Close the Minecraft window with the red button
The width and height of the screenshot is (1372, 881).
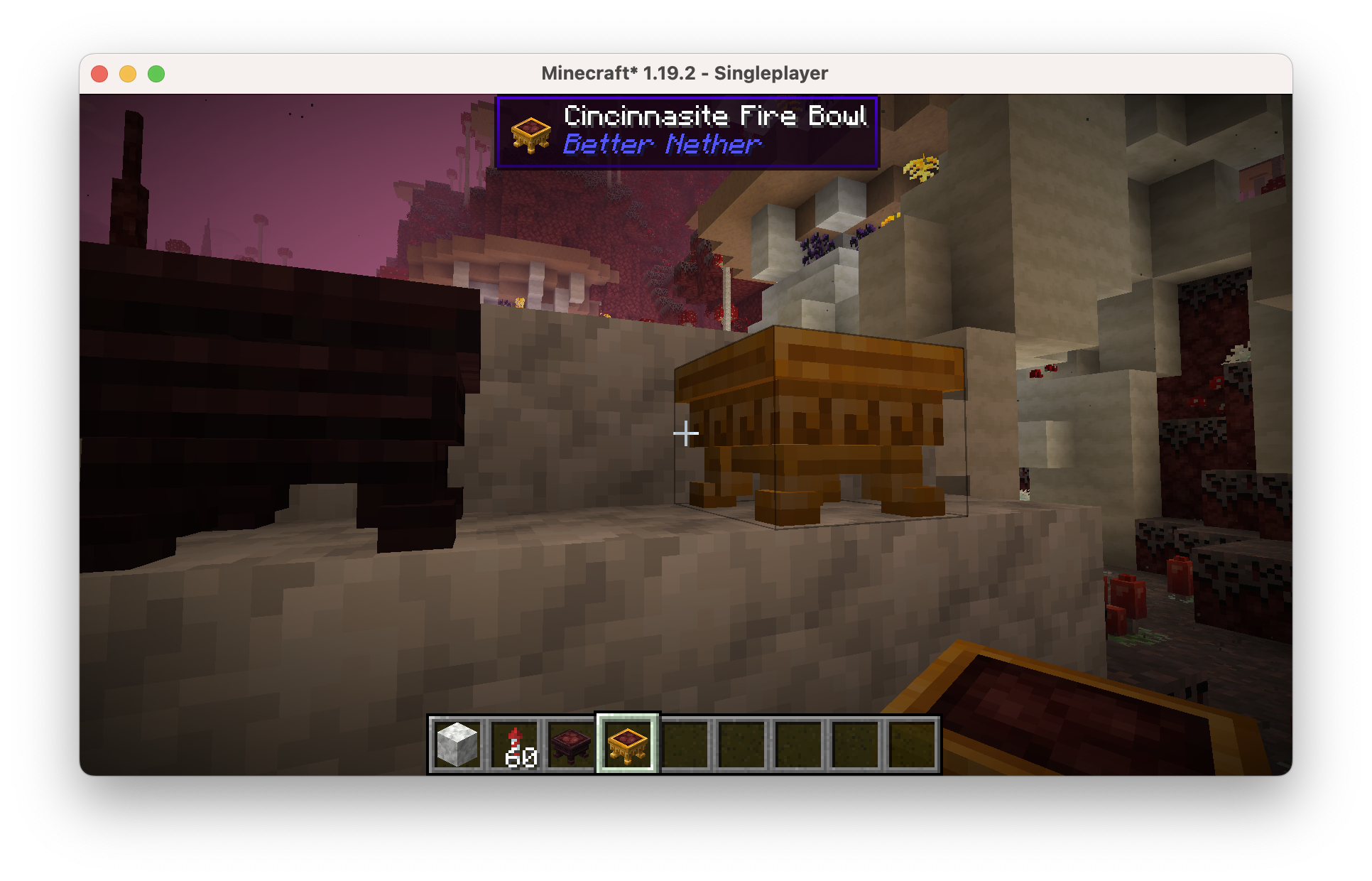click(x=99, y=72)
